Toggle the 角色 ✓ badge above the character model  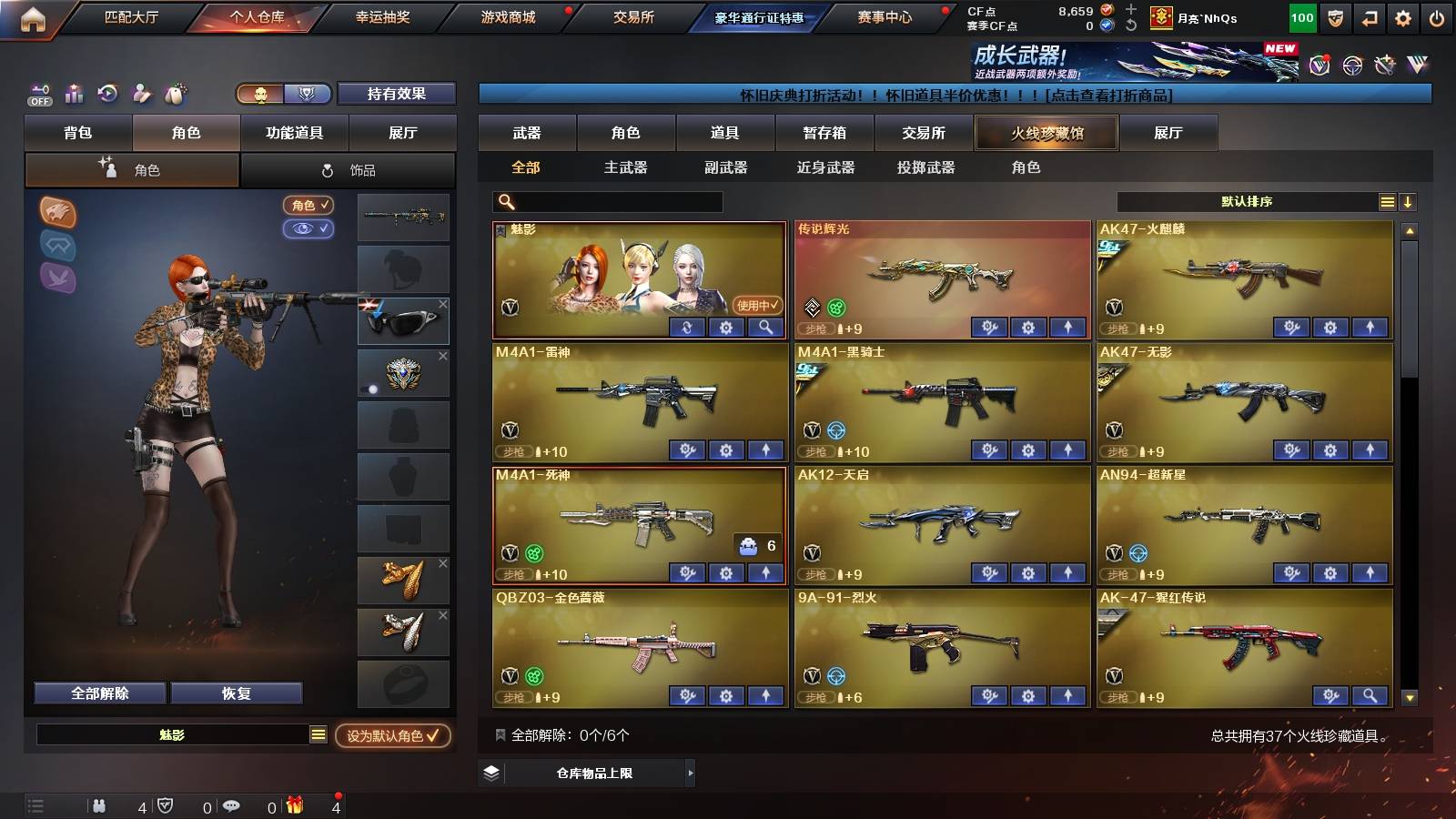pyautogui.click(x=308, y=206)
